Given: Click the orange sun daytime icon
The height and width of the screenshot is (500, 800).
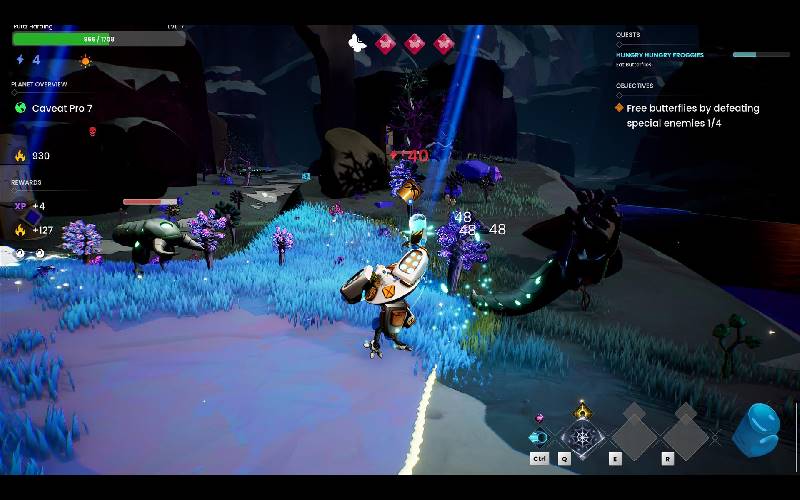Looking at the screenshot, I should (86, 61).
